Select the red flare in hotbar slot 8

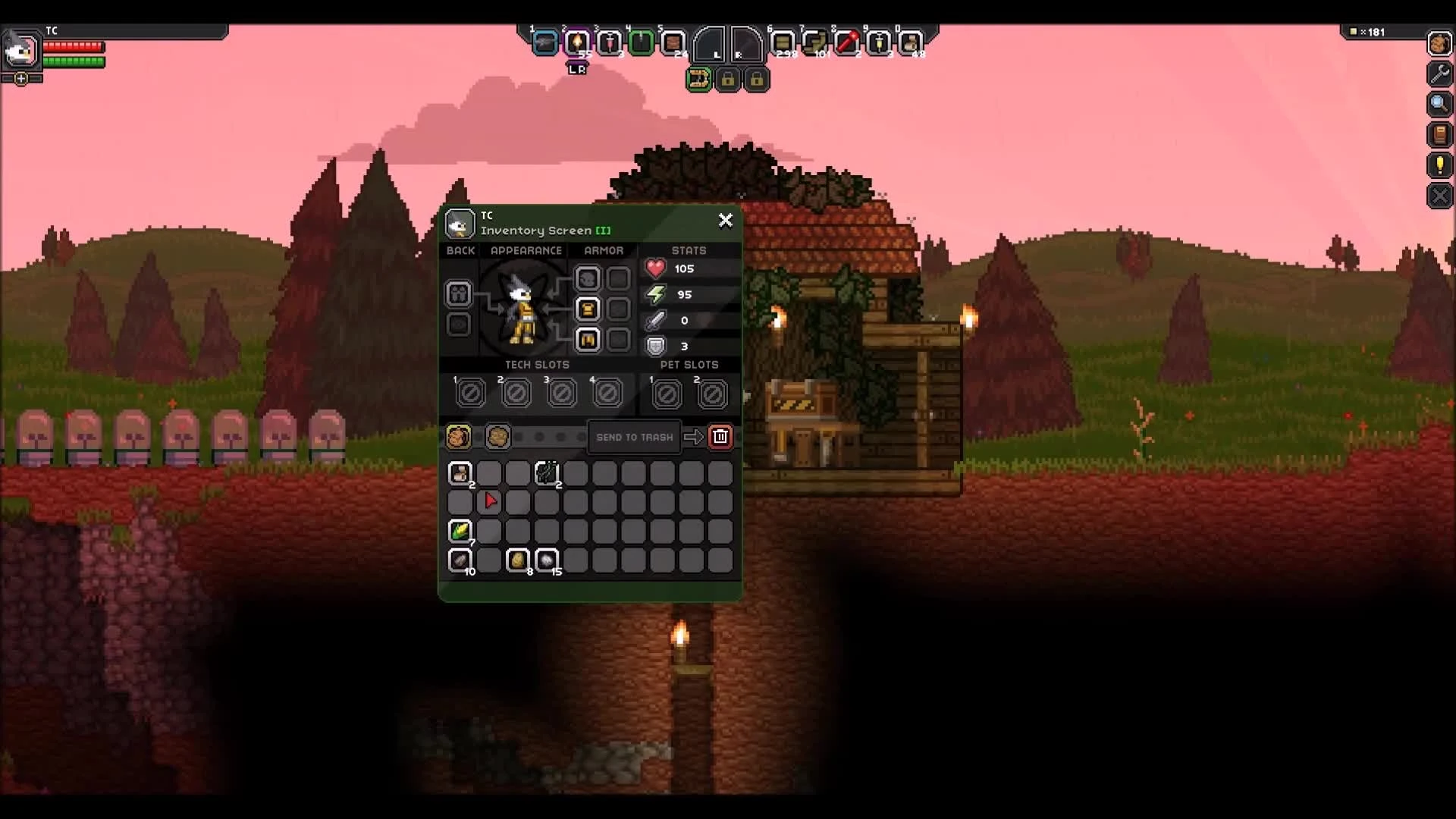849,43
